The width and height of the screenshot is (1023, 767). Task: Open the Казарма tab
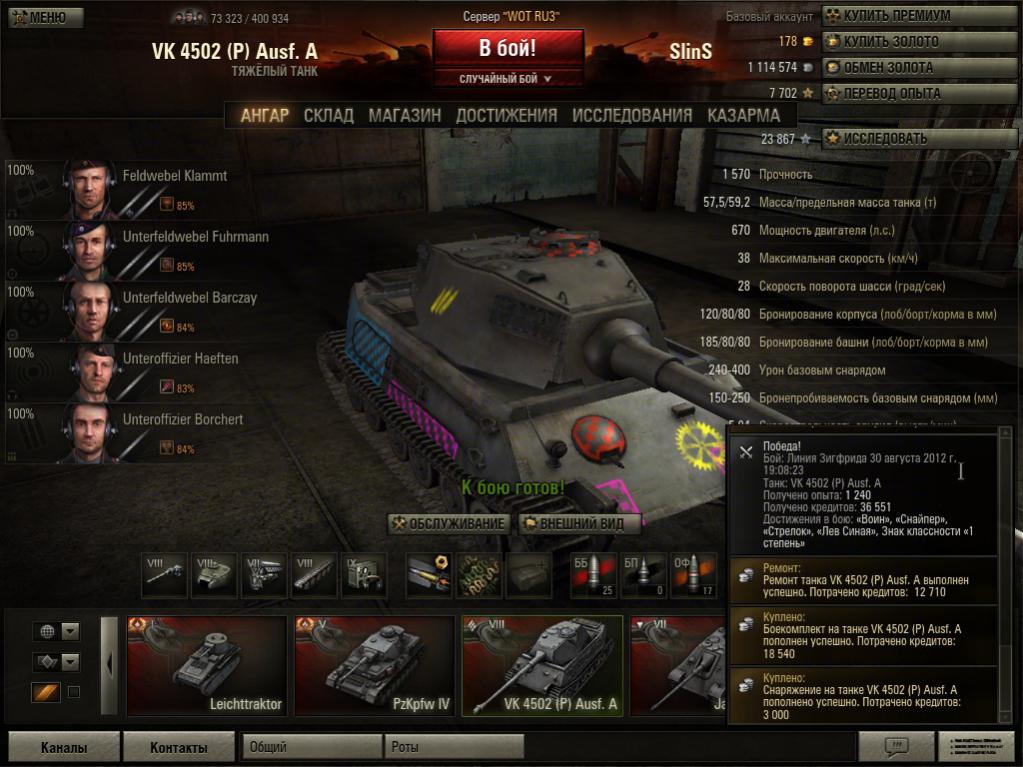743,116
